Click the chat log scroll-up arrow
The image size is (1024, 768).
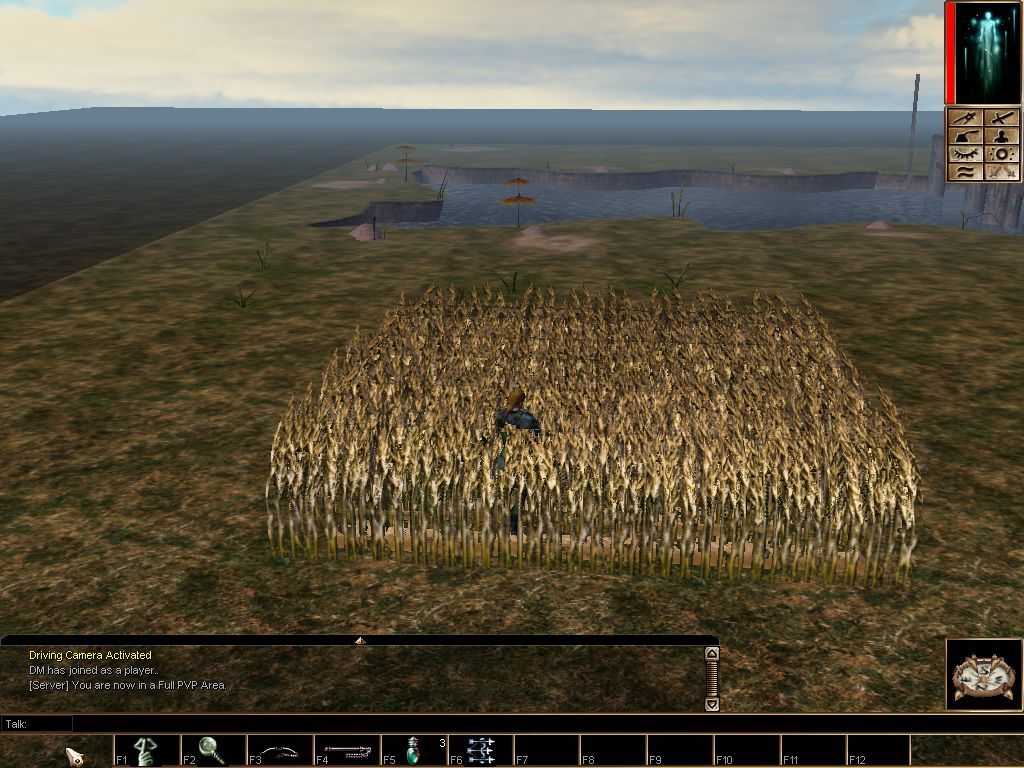click(x=712, y=654)
